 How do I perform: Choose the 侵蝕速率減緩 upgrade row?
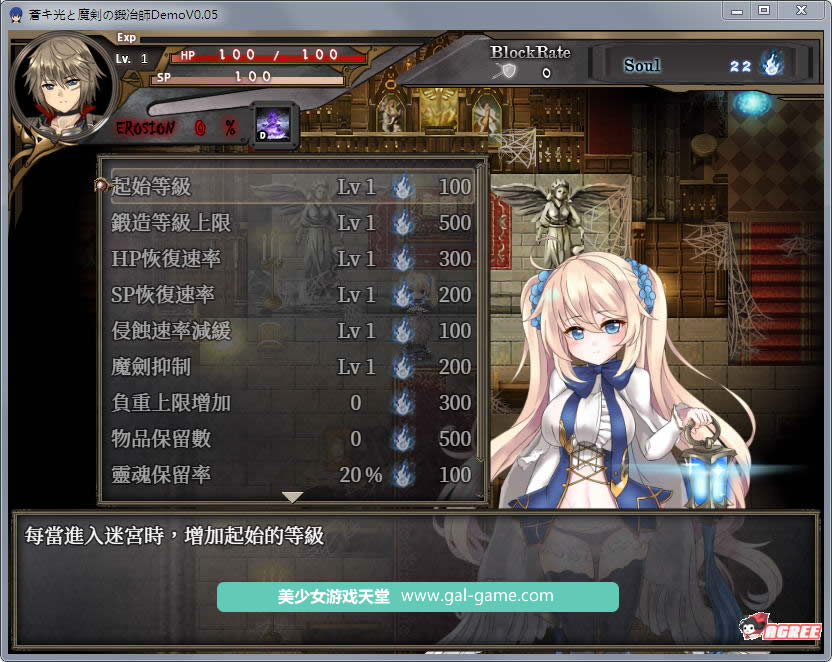point(291,331)
